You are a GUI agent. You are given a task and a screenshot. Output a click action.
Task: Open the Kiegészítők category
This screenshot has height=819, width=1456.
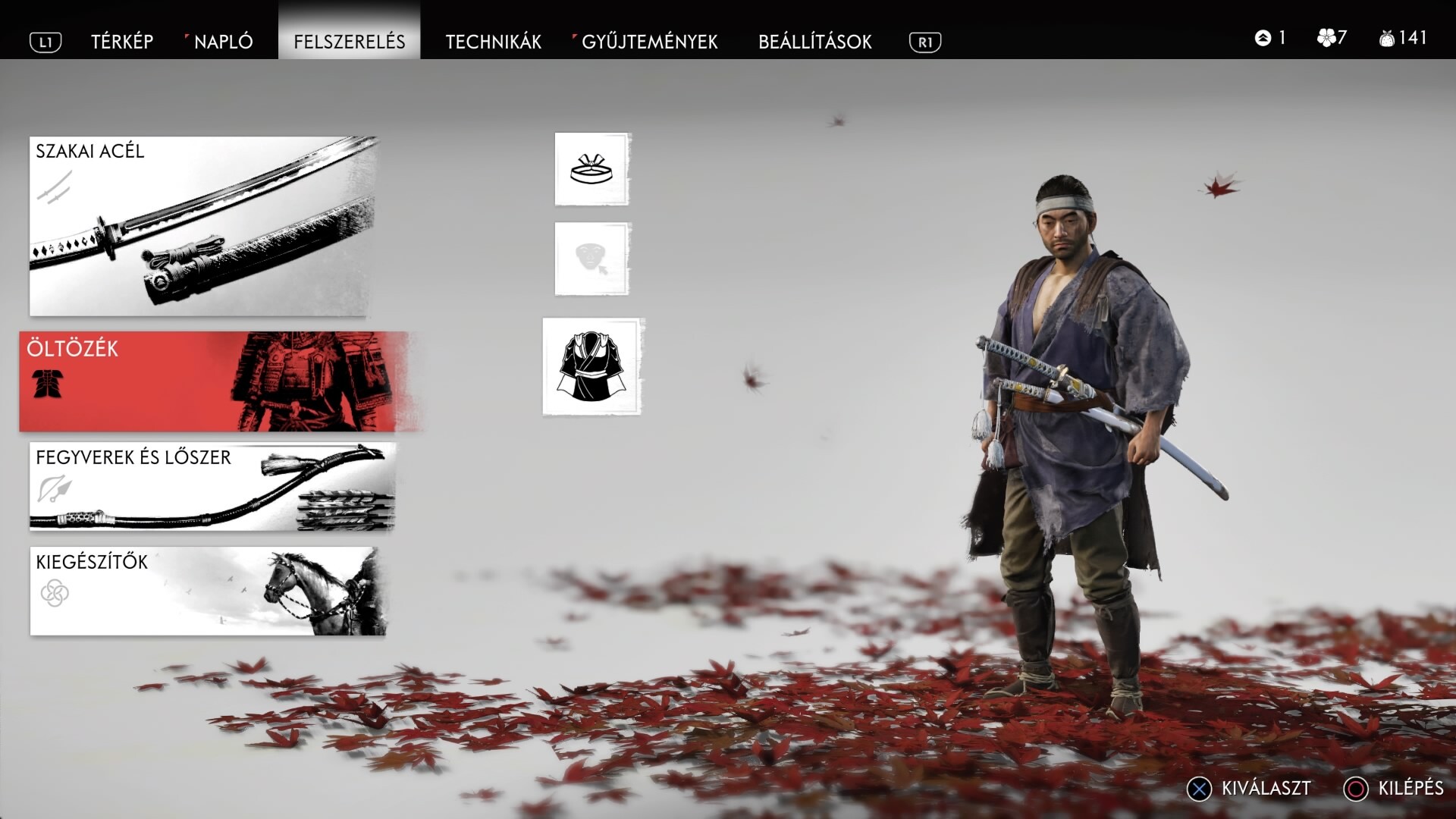pos(207,591)
